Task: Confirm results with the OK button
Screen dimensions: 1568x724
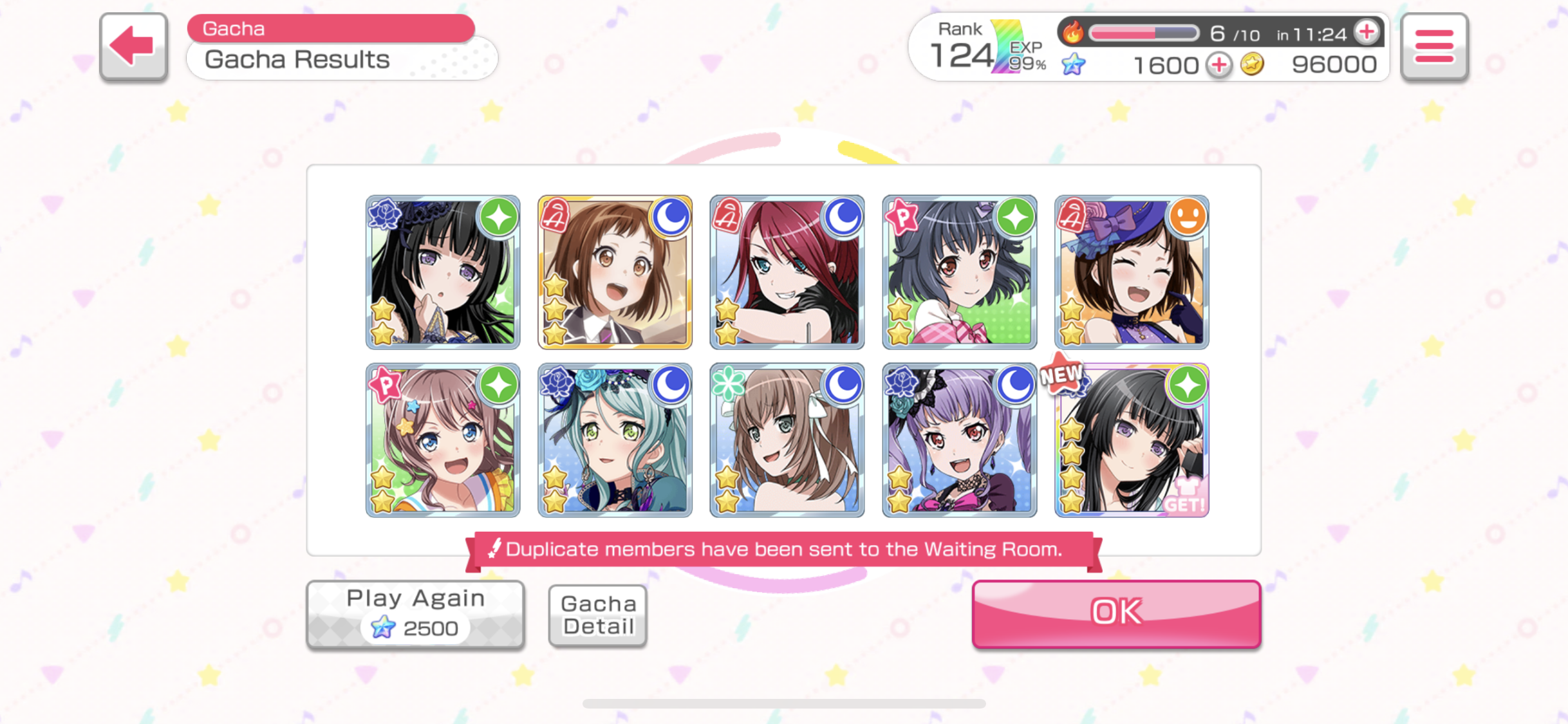Action: [x=1115, y=613]
